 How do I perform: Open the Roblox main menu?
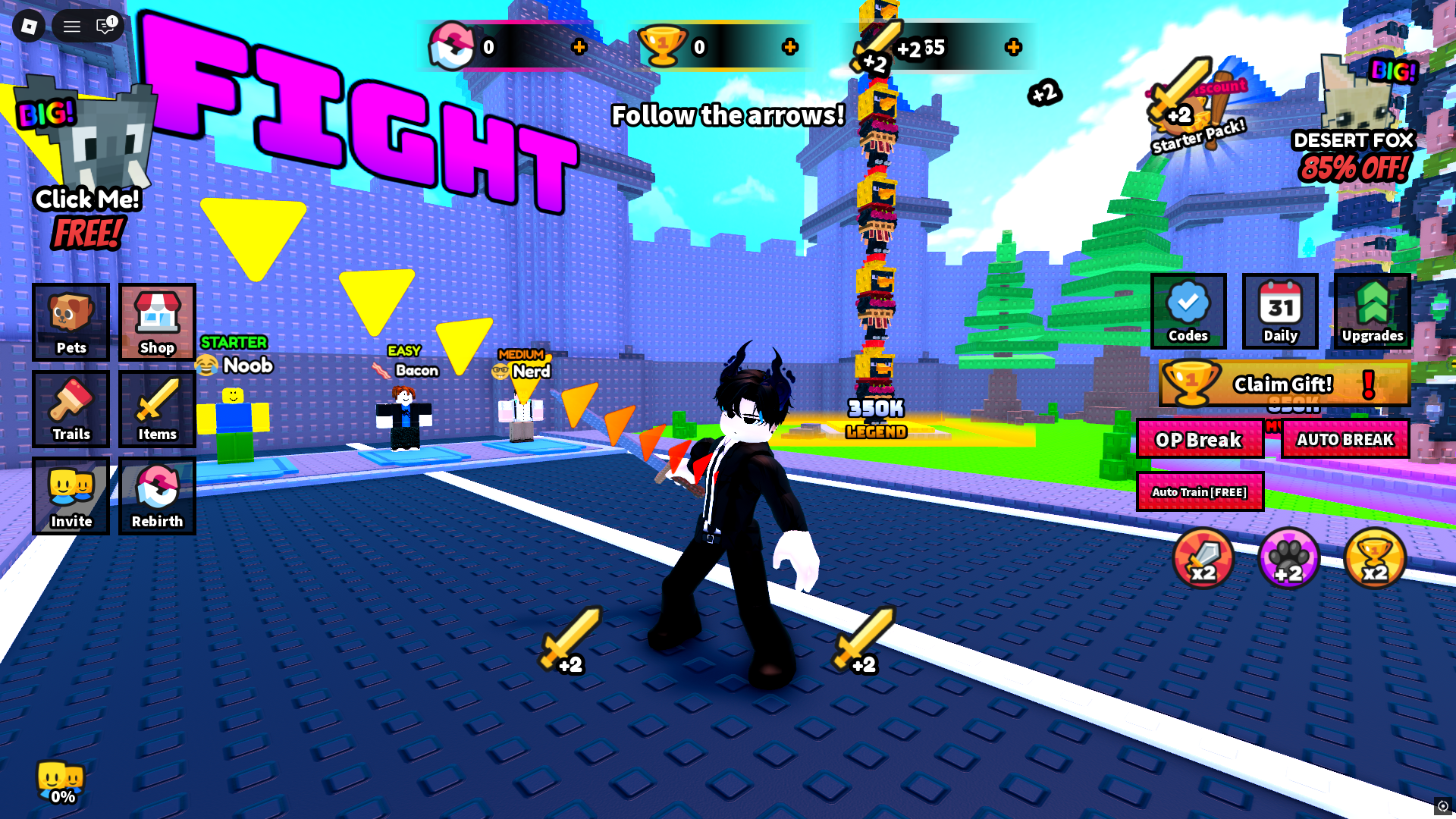point(29,27)
